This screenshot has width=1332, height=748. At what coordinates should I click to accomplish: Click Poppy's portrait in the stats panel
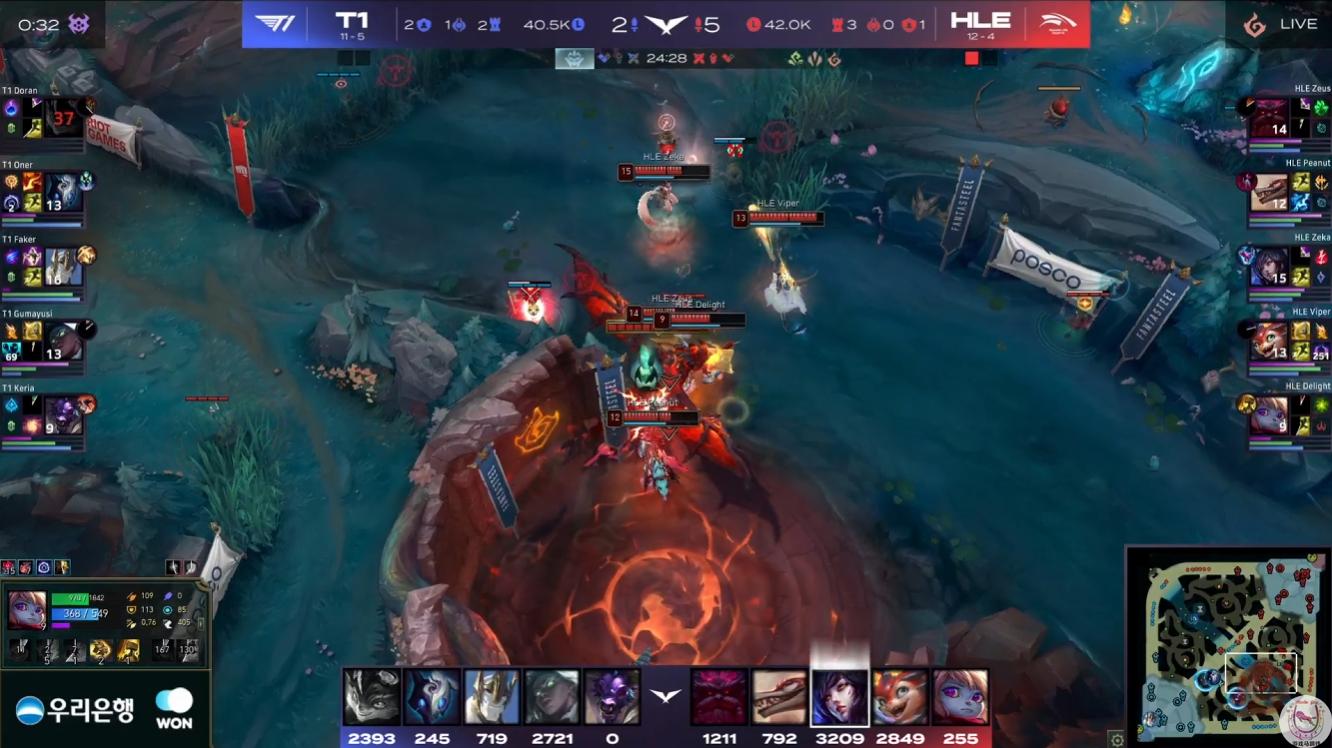tap(27, 609)
